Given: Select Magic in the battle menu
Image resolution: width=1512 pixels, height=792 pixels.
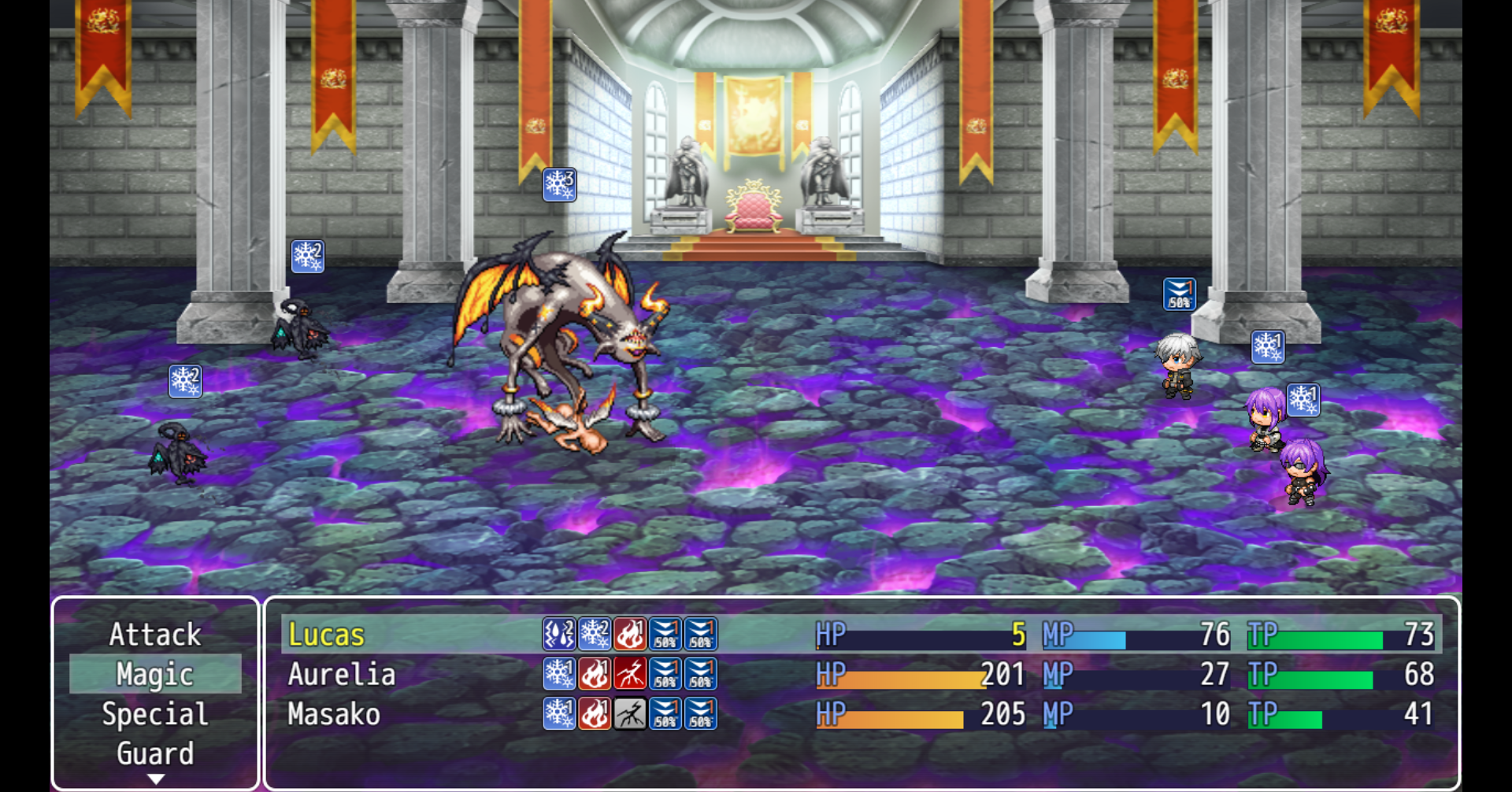Looking at the screenshot, I should point(155,675).
